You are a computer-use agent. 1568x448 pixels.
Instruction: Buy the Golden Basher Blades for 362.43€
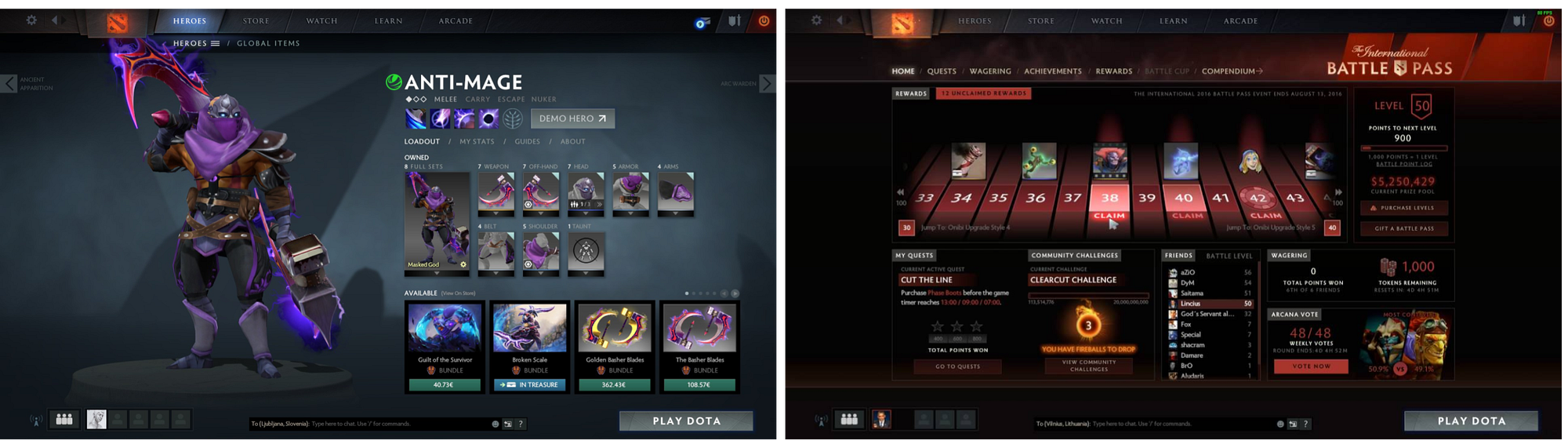(x=614, y=385)
